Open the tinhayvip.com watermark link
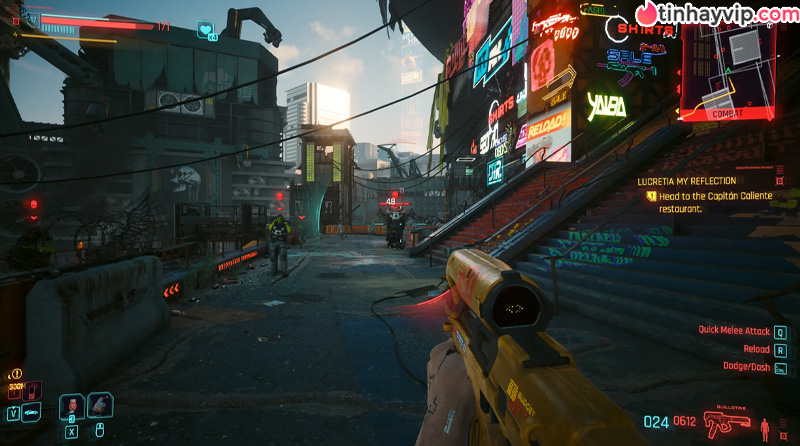Screen dimensions: 800x446 click(x=716, y=15)
